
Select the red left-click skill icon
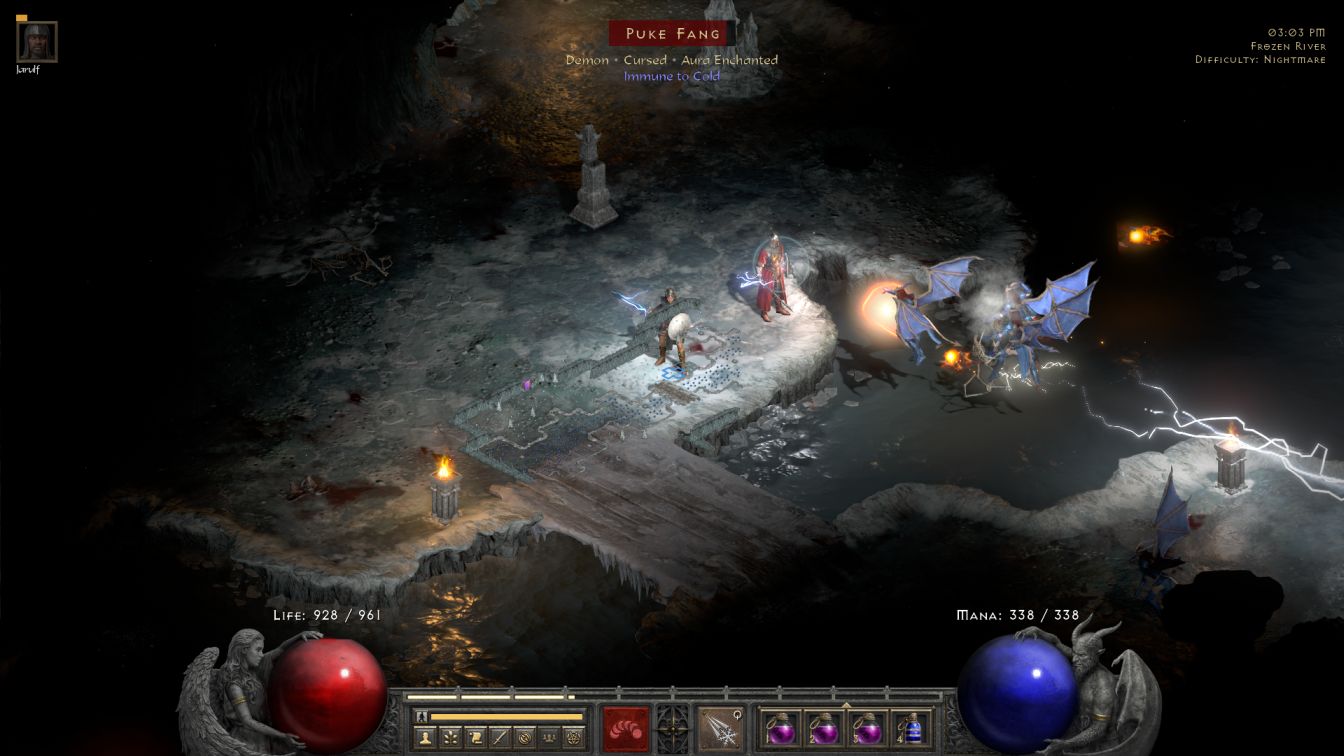pos(626,728)
